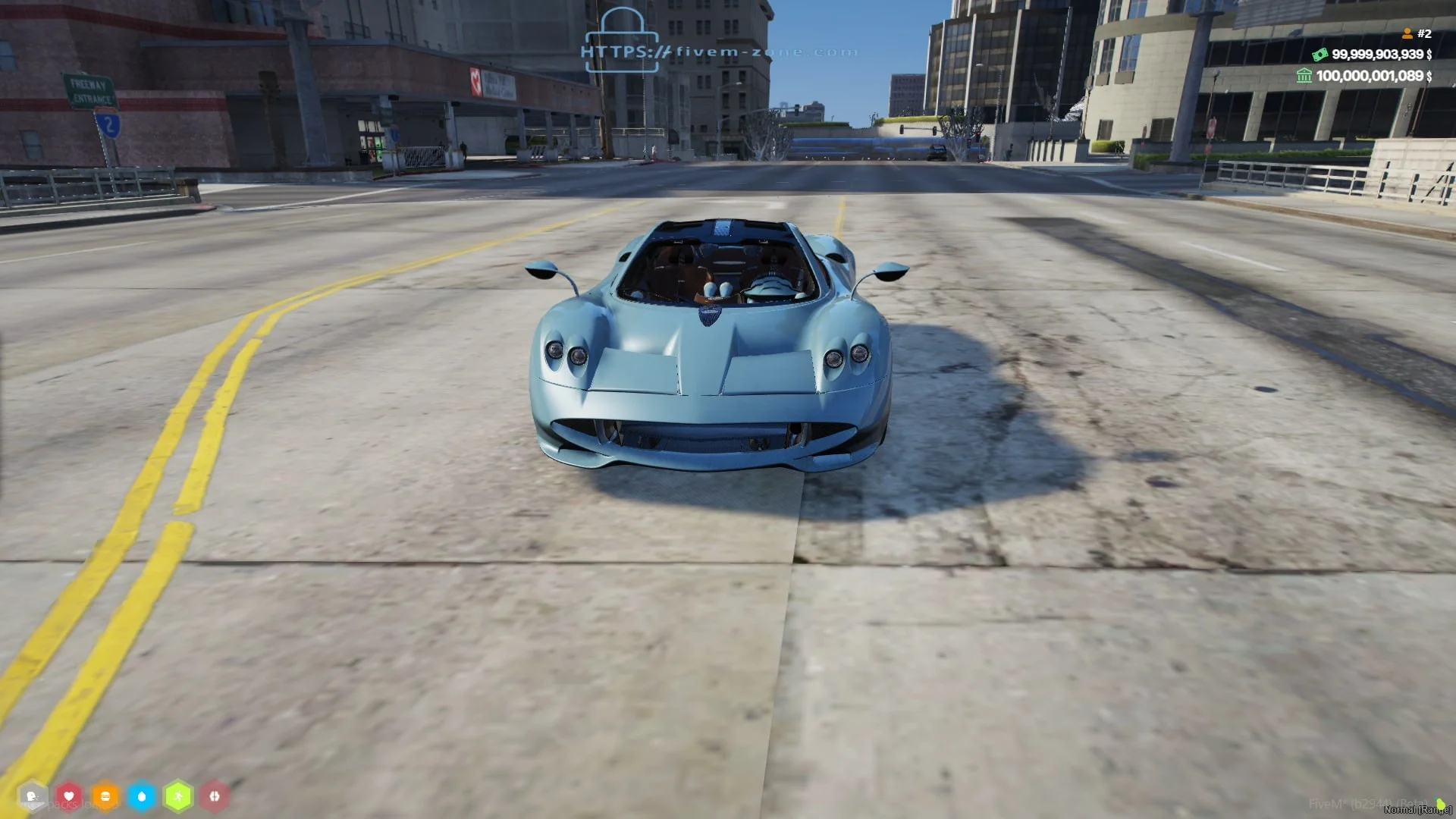Image resolution: width=1456 pixels, height=819 pixels.
Task: Click the orange player ID person icon
Action: pyautogui.click(x=1407, y=33)
